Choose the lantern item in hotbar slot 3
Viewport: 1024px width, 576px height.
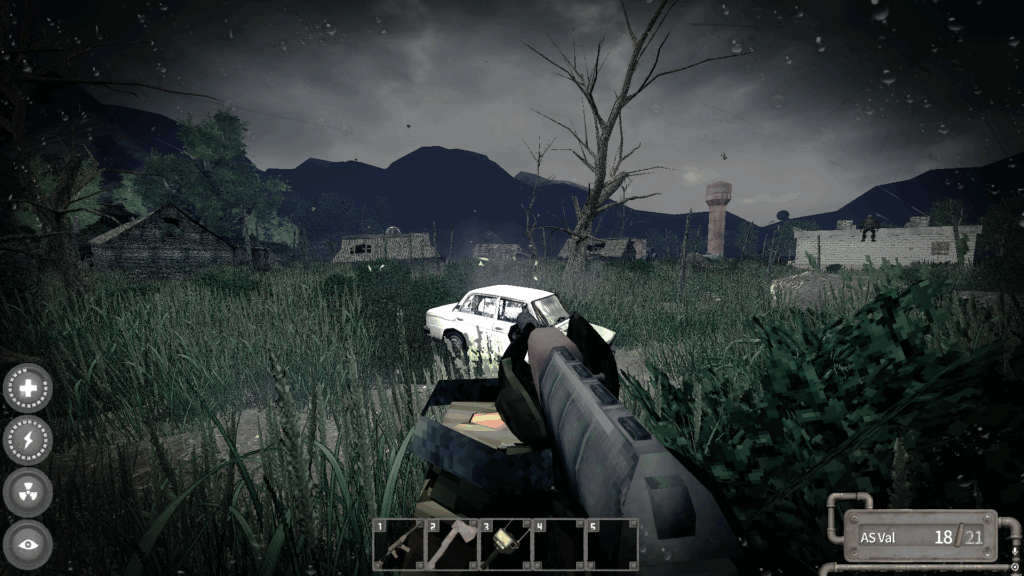coord(505,544)
